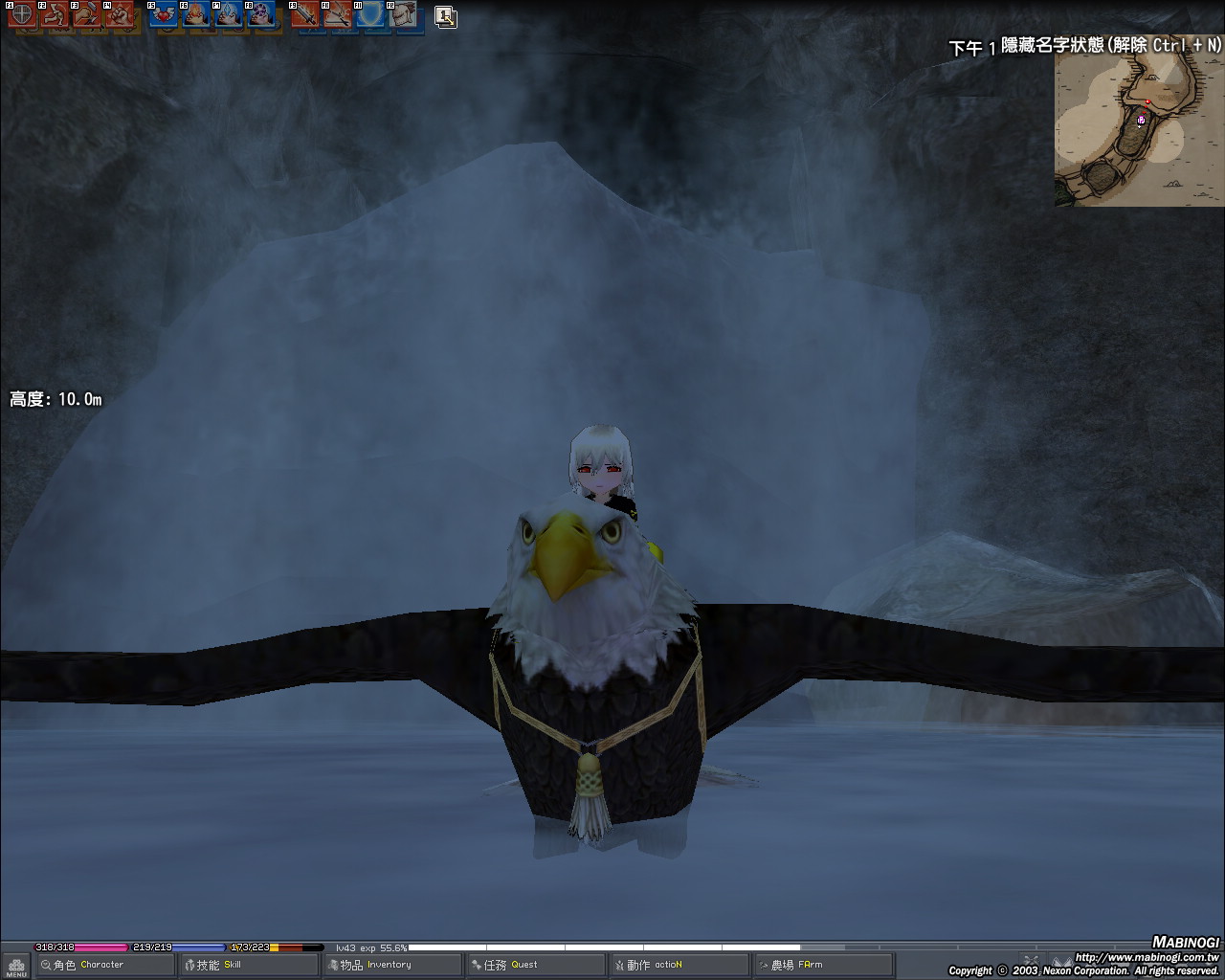Cast the F6 fire spell
Image resolution: width=1225 pixels, height=980 pixels.
[x=195, y=14]
